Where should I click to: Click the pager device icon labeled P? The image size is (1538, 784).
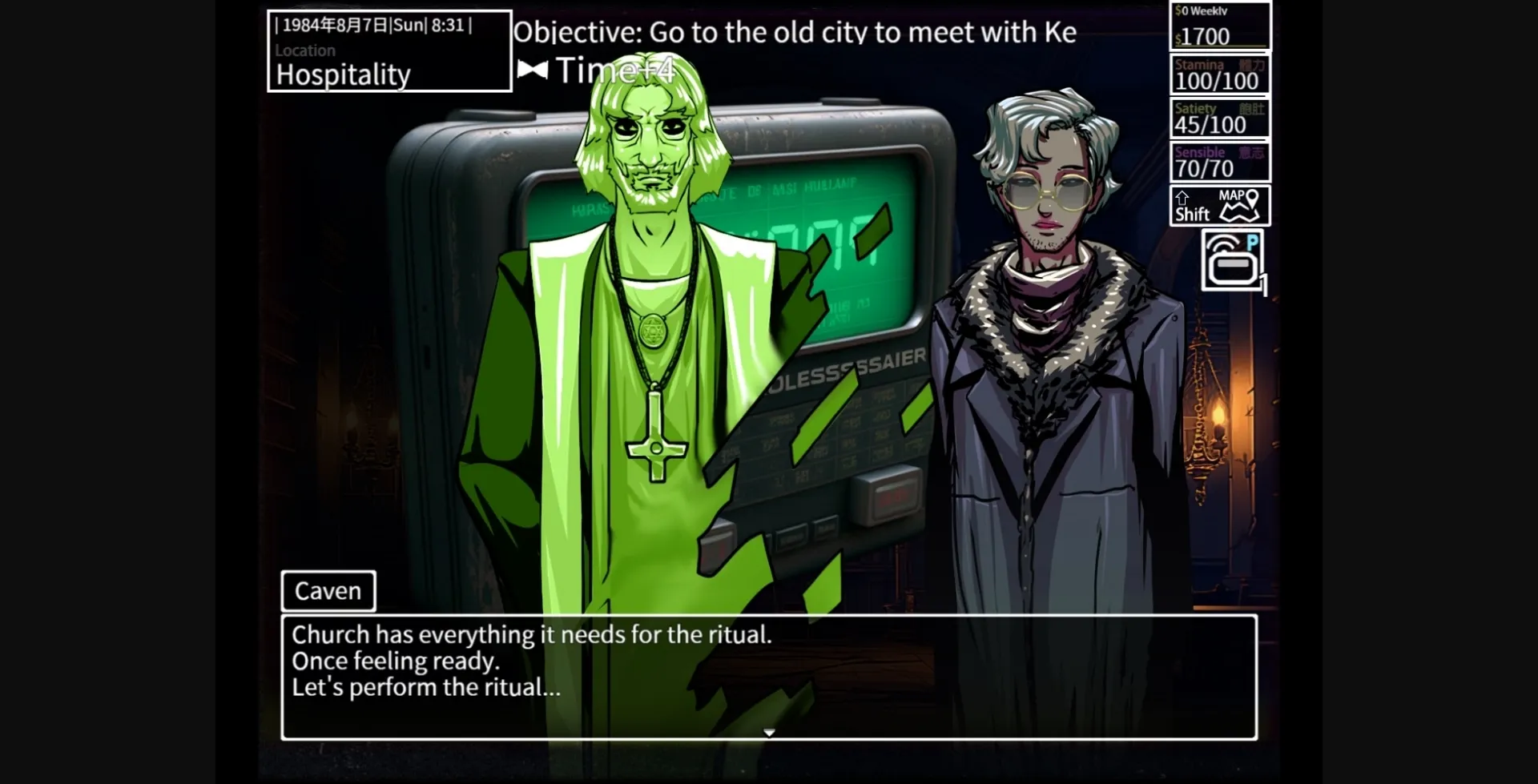tap(1231, 260)
